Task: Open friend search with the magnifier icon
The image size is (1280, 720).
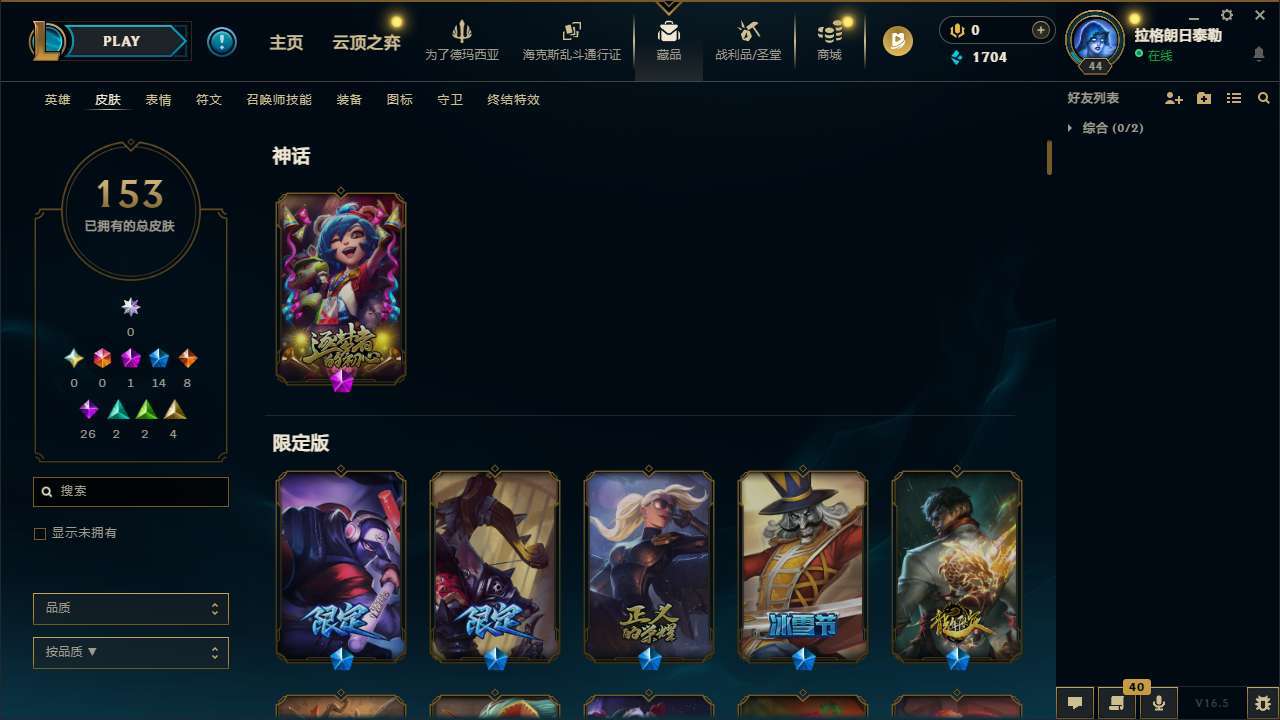Action: (x=1263, y=97)
